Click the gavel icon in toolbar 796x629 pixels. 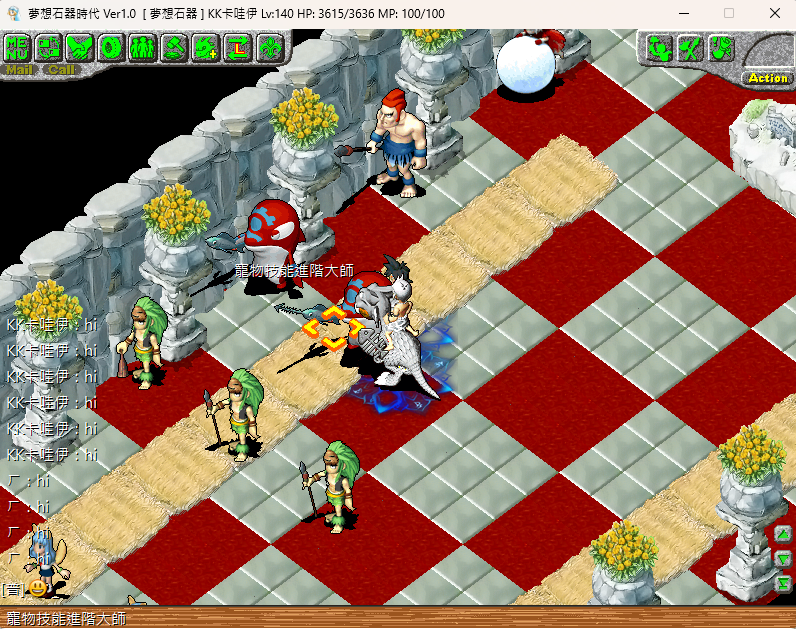(175, 46)
